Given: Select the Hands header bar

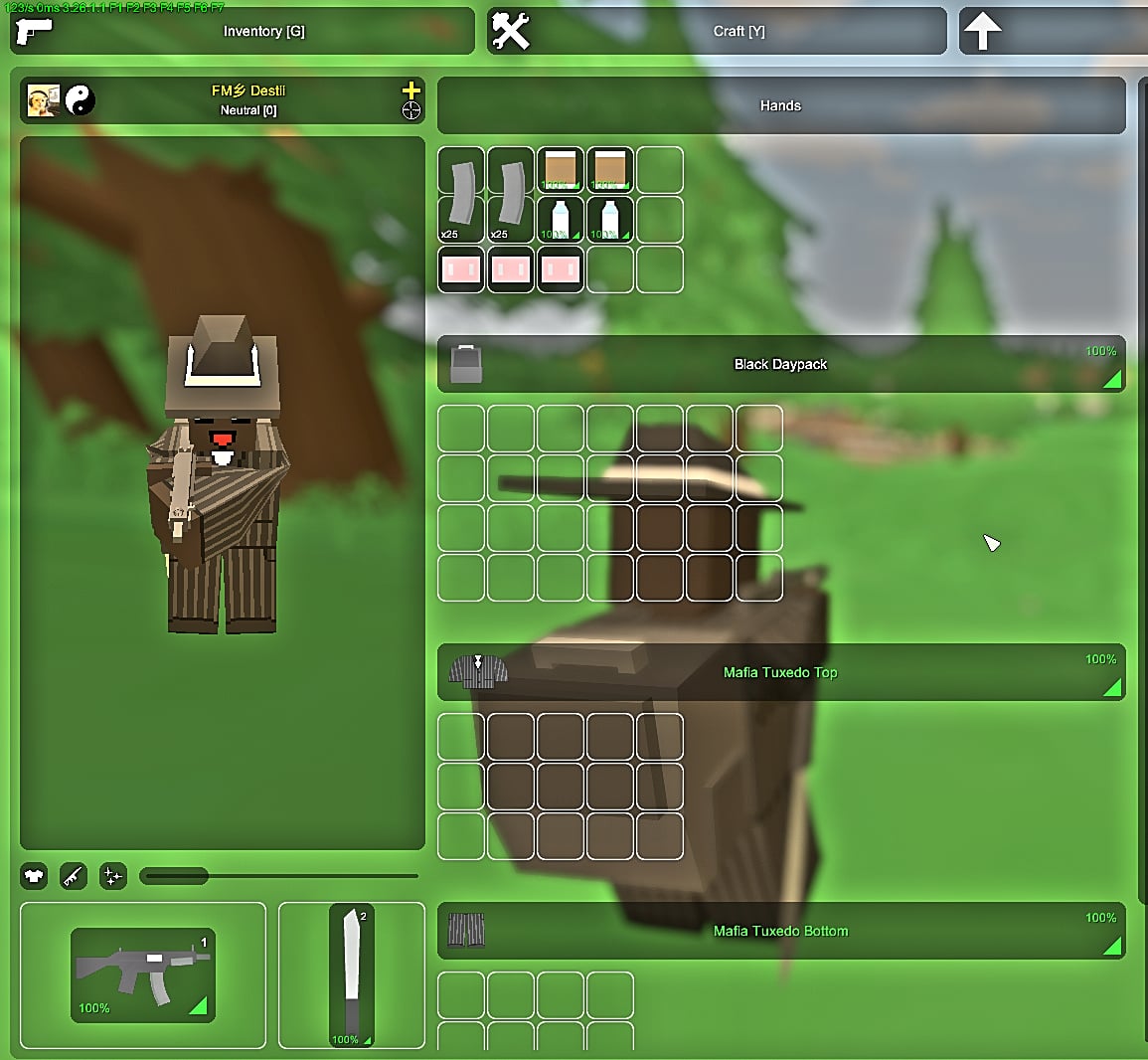Looking at the screenshot, I should coord(780,105).
